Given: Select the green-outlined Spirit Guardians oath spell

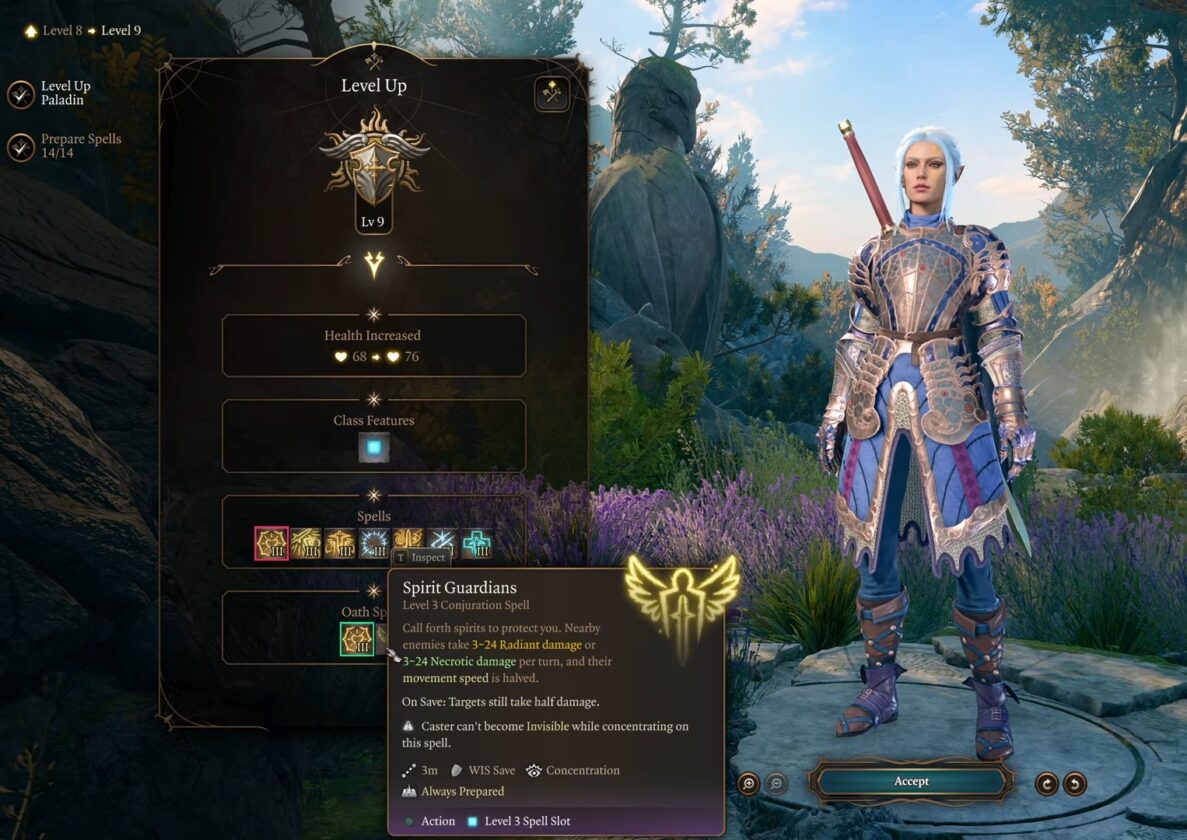Looking at the screenshot, I should pyautogui.click(x=357, y=639).
